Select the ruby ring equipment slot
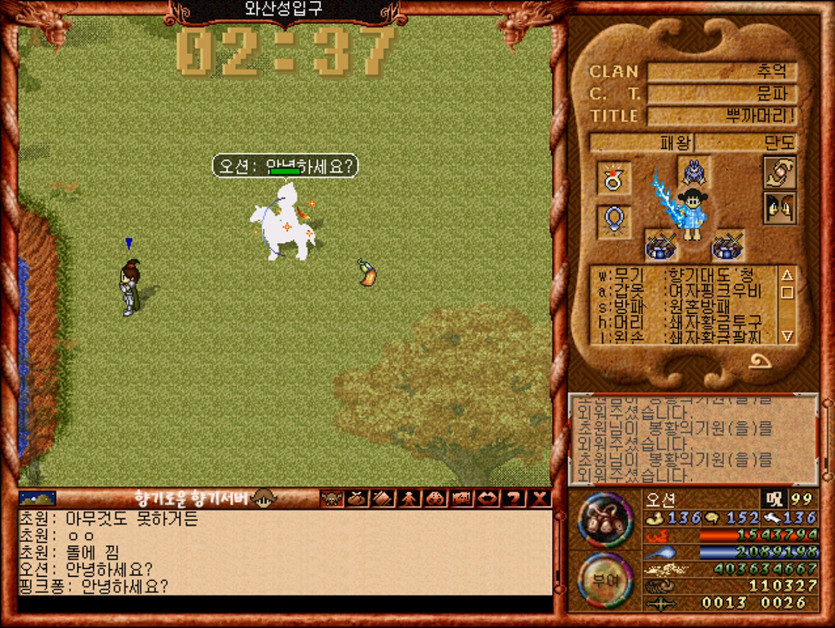The width and height of the screenshot is (835, 628). point(614,178)
